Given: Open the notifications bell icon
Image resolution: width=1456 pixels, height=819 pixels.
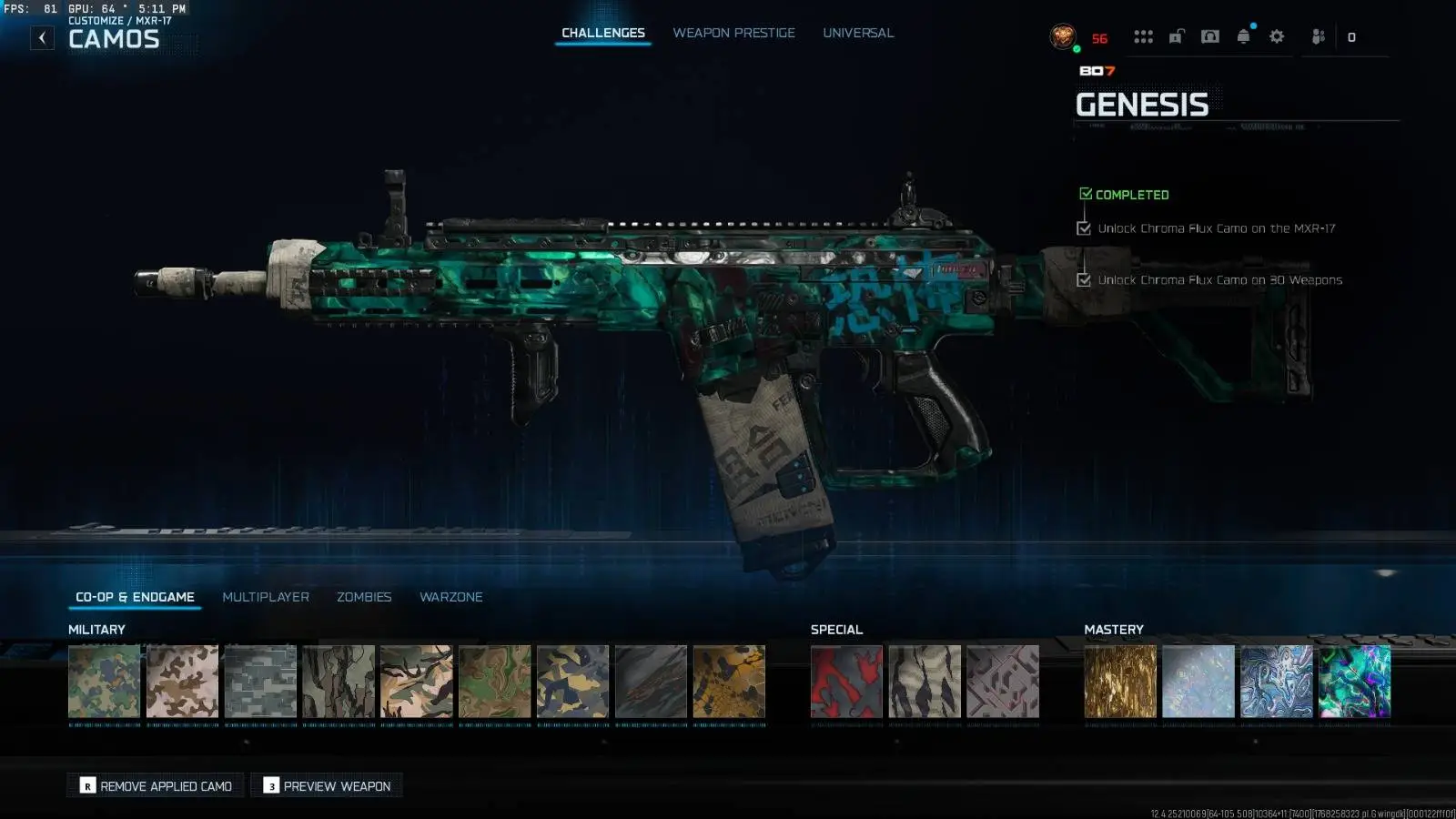Looking at the screenshot, I should click(1242, 36).
